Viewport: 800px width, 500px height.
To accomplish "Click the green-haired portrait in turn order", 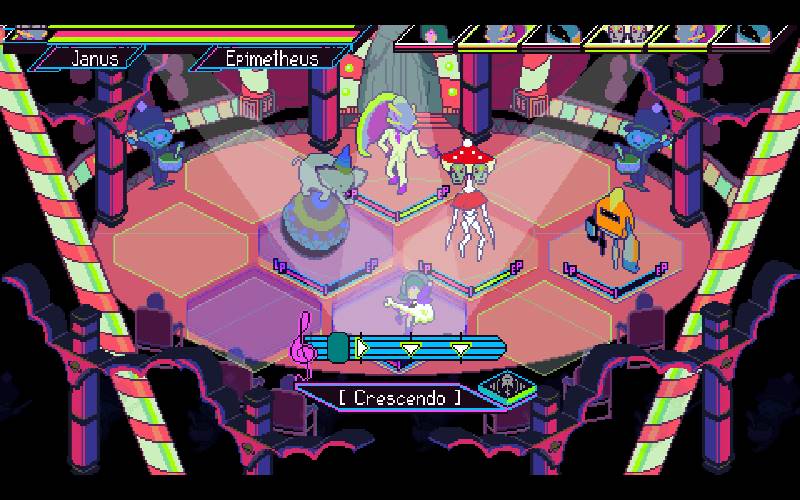I will (430, 35).
